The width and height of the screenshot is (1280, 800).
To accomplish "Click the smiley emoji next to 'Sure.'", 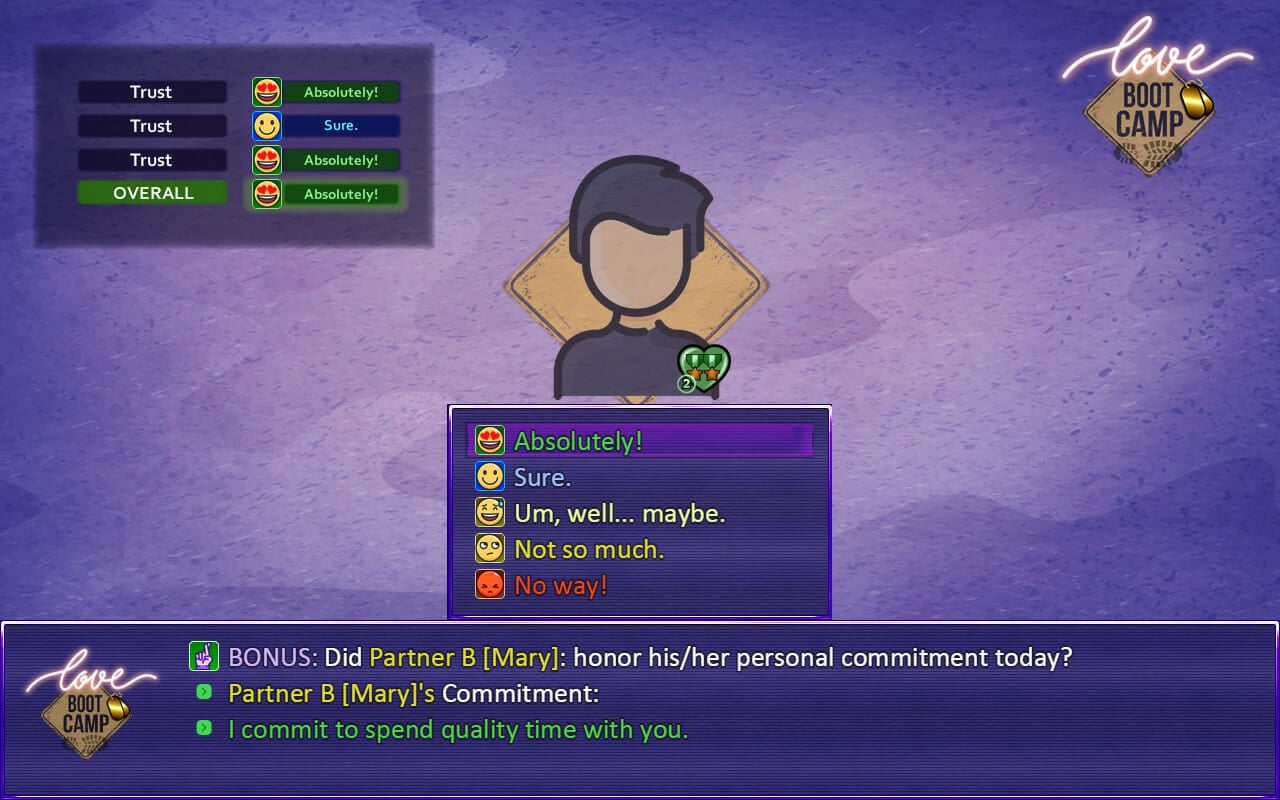I will pos(489,475).
